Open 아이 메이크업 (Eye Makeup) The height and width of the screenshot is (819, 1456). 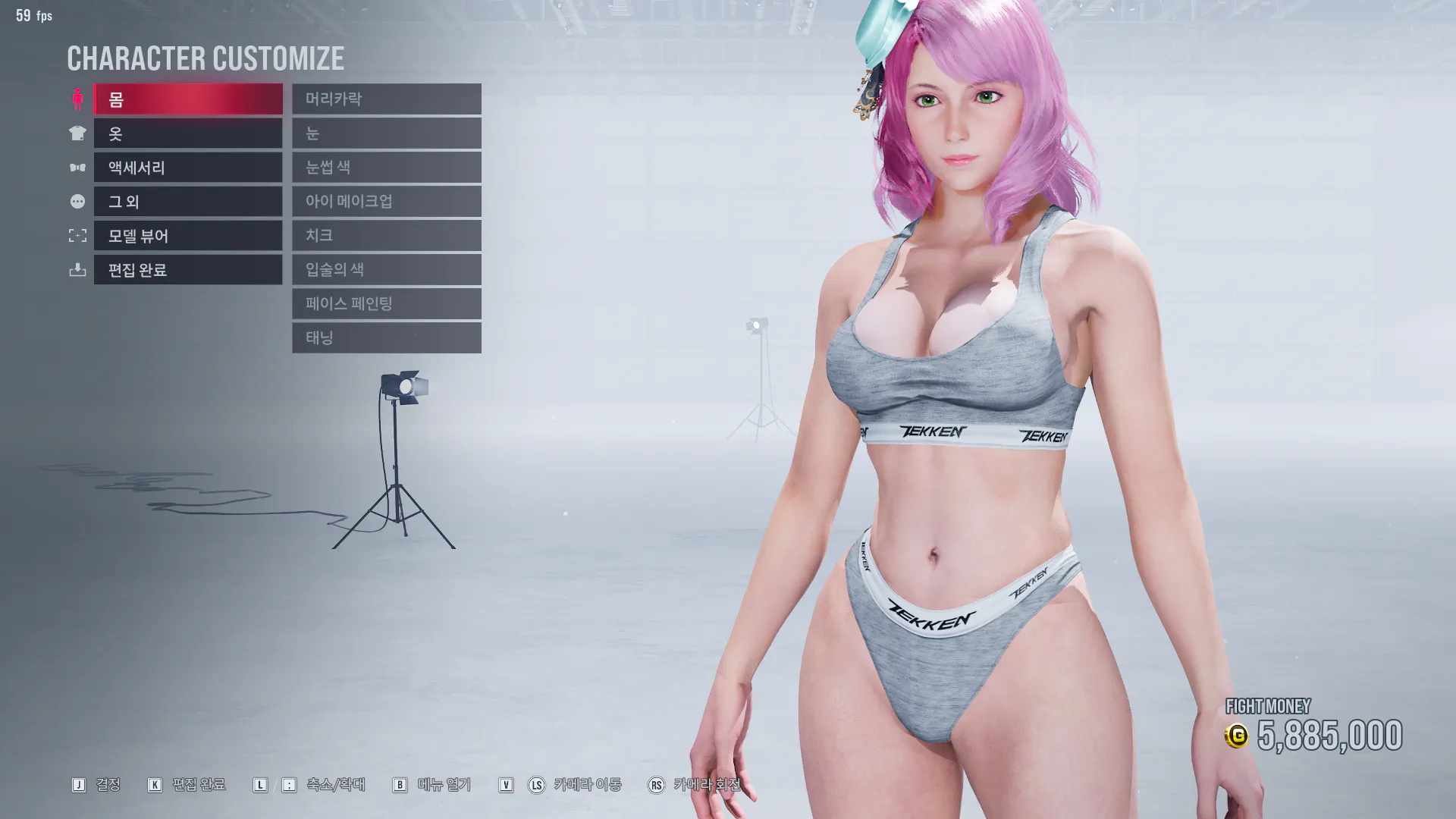click(x=386, y=202)
